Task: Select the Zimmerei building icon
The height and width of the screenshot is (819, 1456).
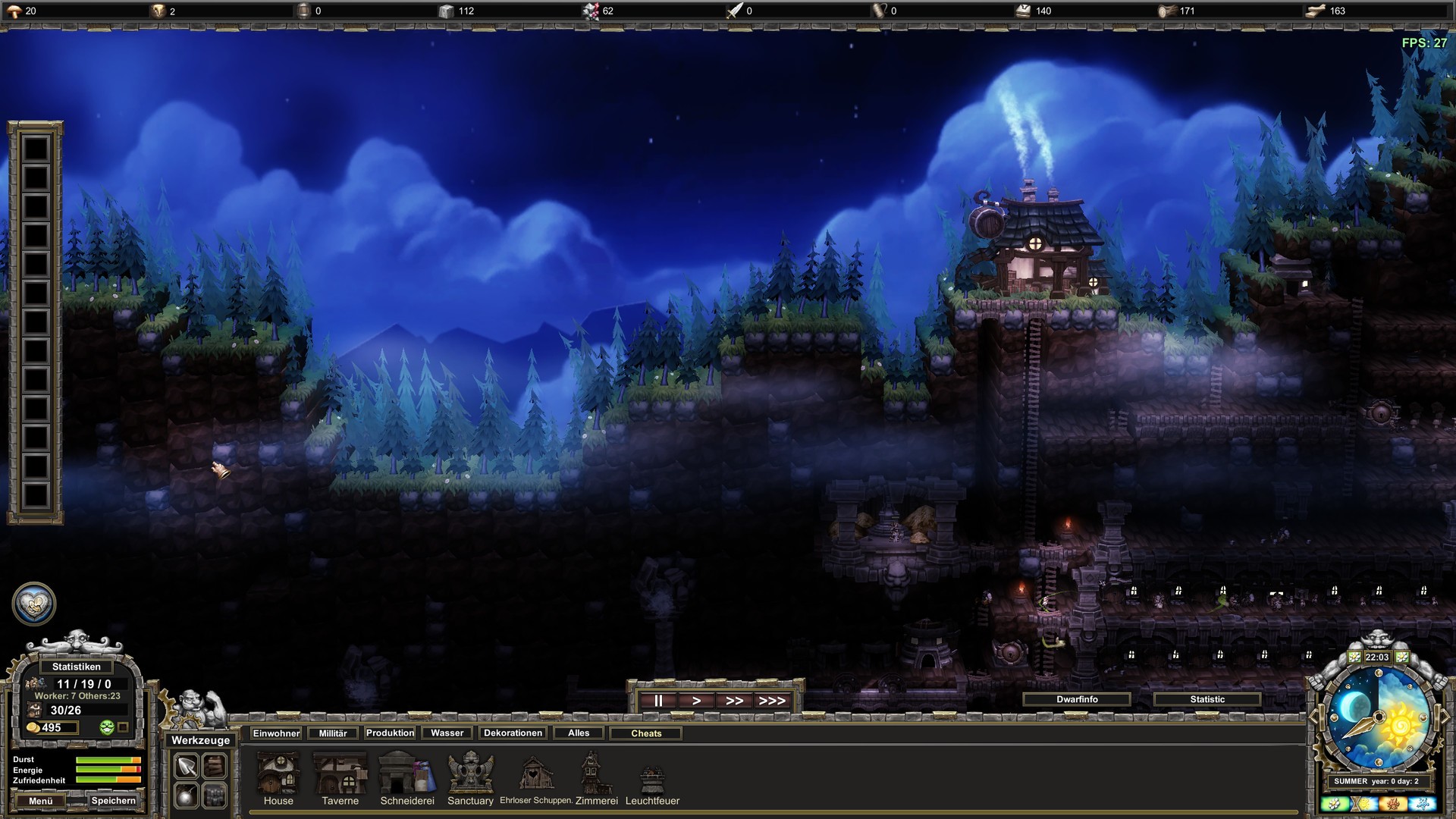Action: point(597,773)
